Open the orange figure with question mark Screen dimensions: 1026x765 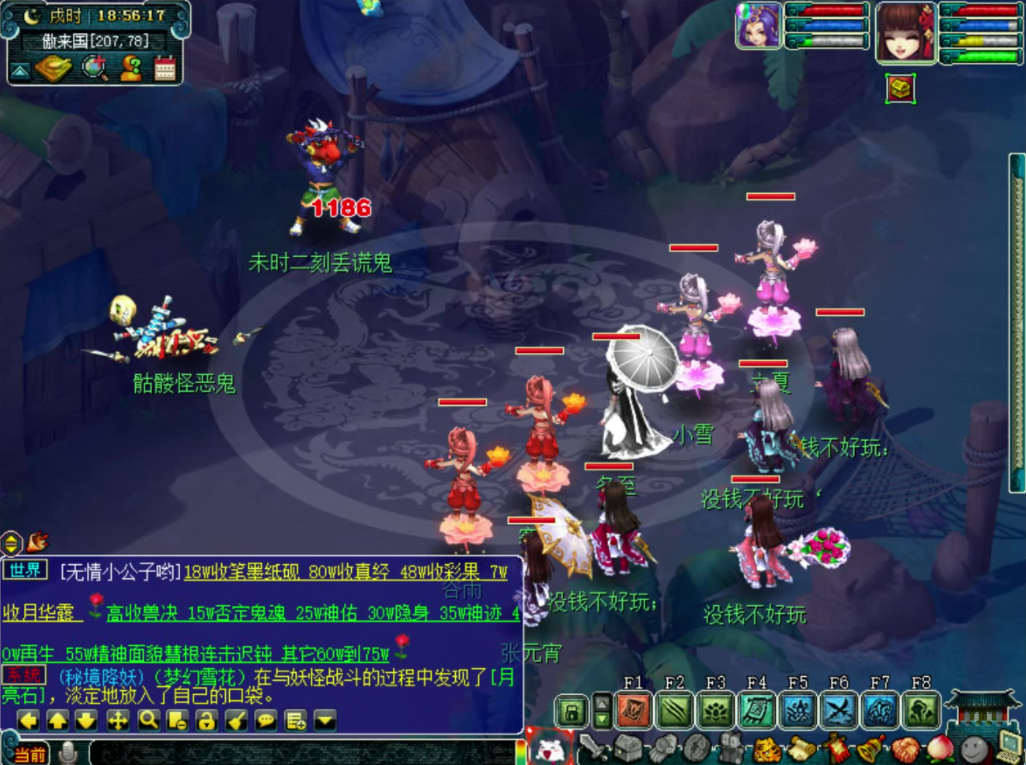tap(130, 68)
